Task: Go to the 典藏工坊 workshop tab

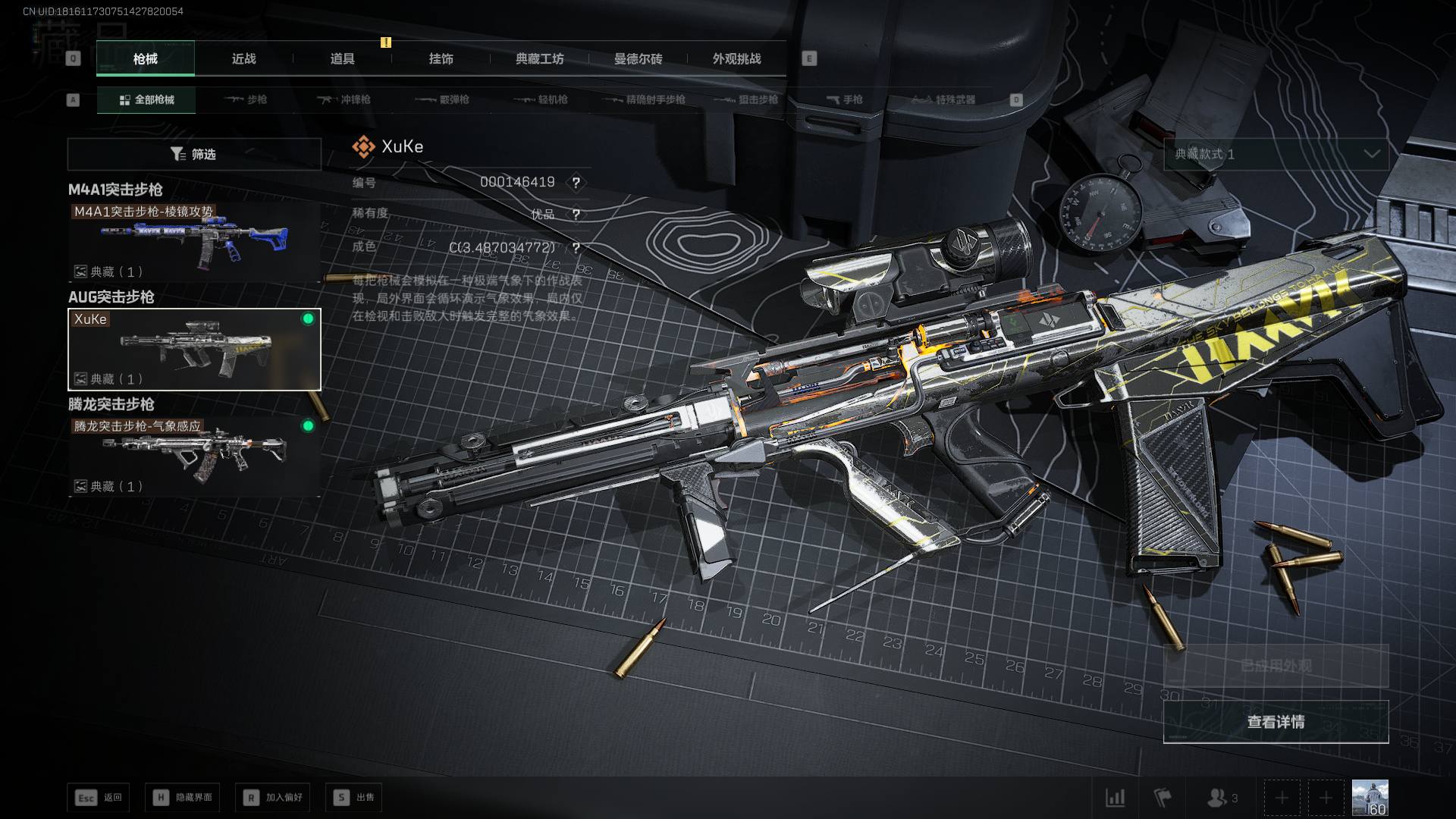Action: tap(539, 59)
